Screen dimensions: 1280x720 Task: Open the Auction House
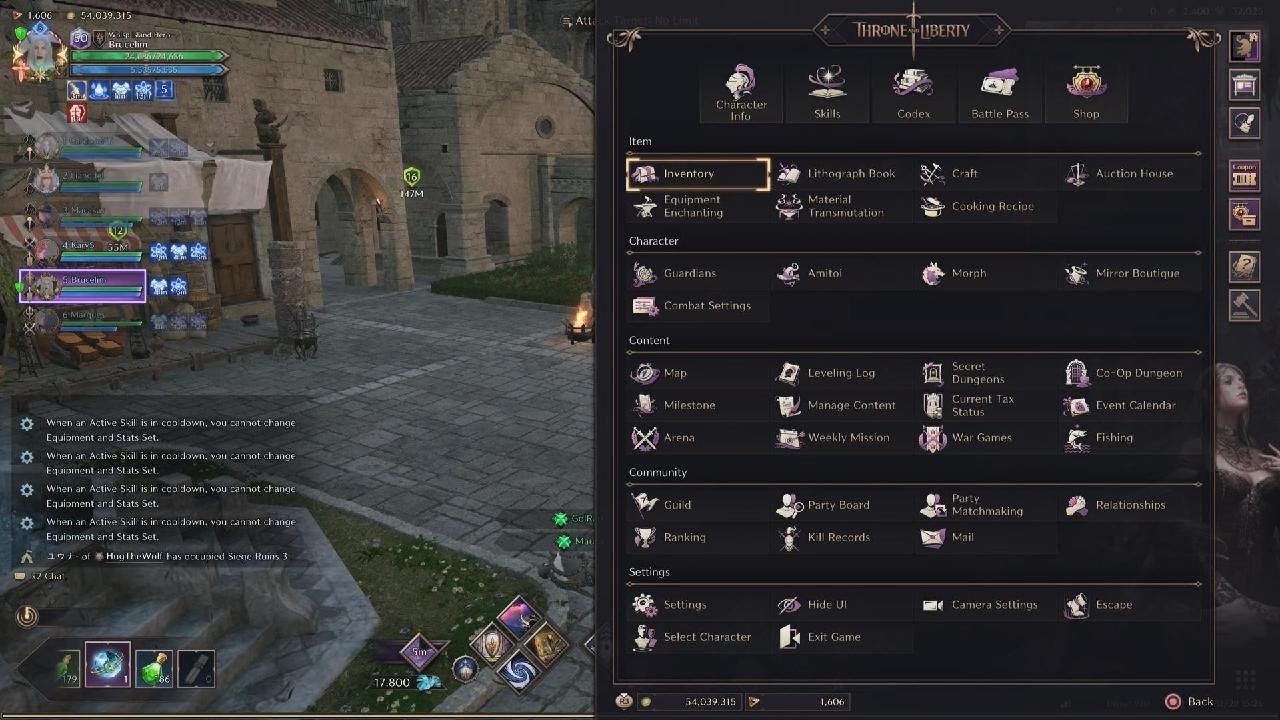(1133, 174)
